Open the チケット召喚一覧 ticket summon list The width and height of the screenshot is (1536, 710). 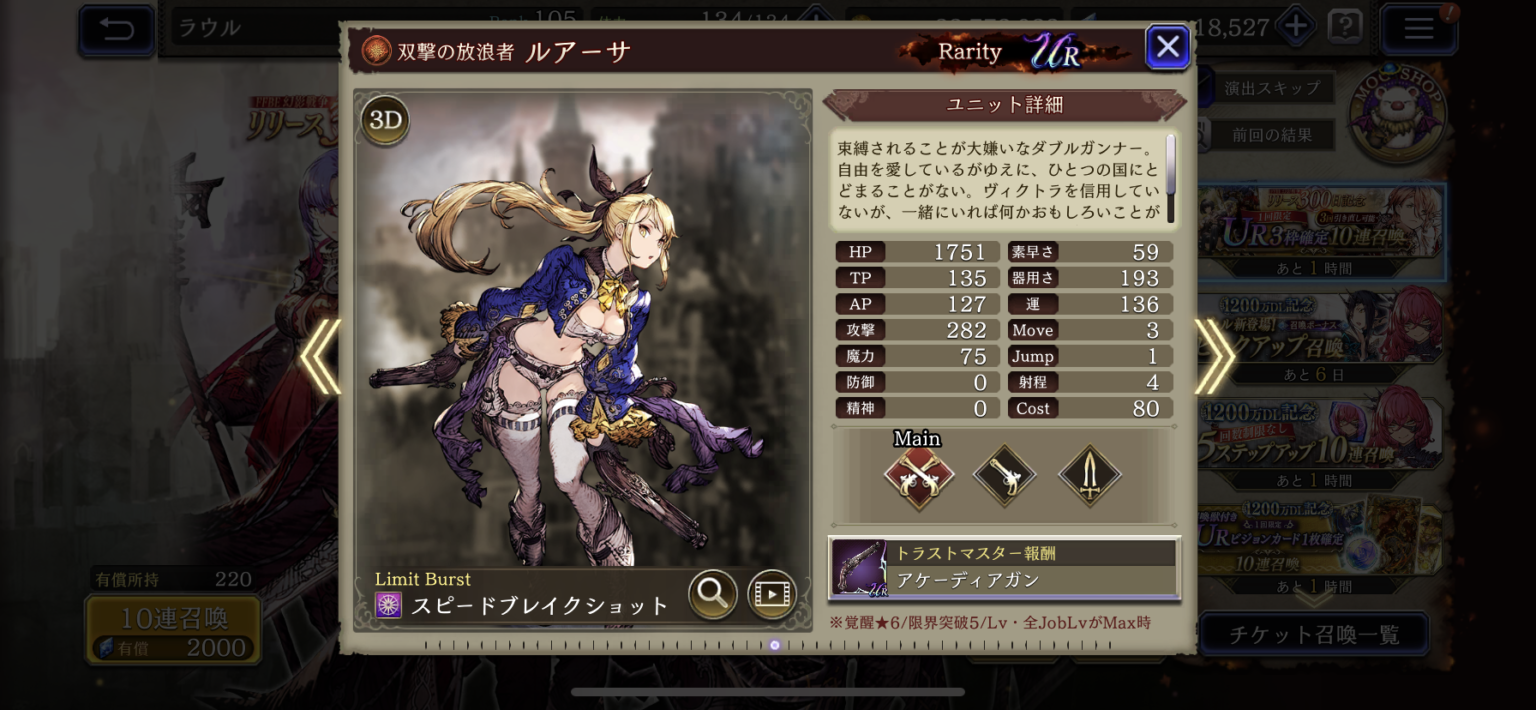coord(1313,634)
